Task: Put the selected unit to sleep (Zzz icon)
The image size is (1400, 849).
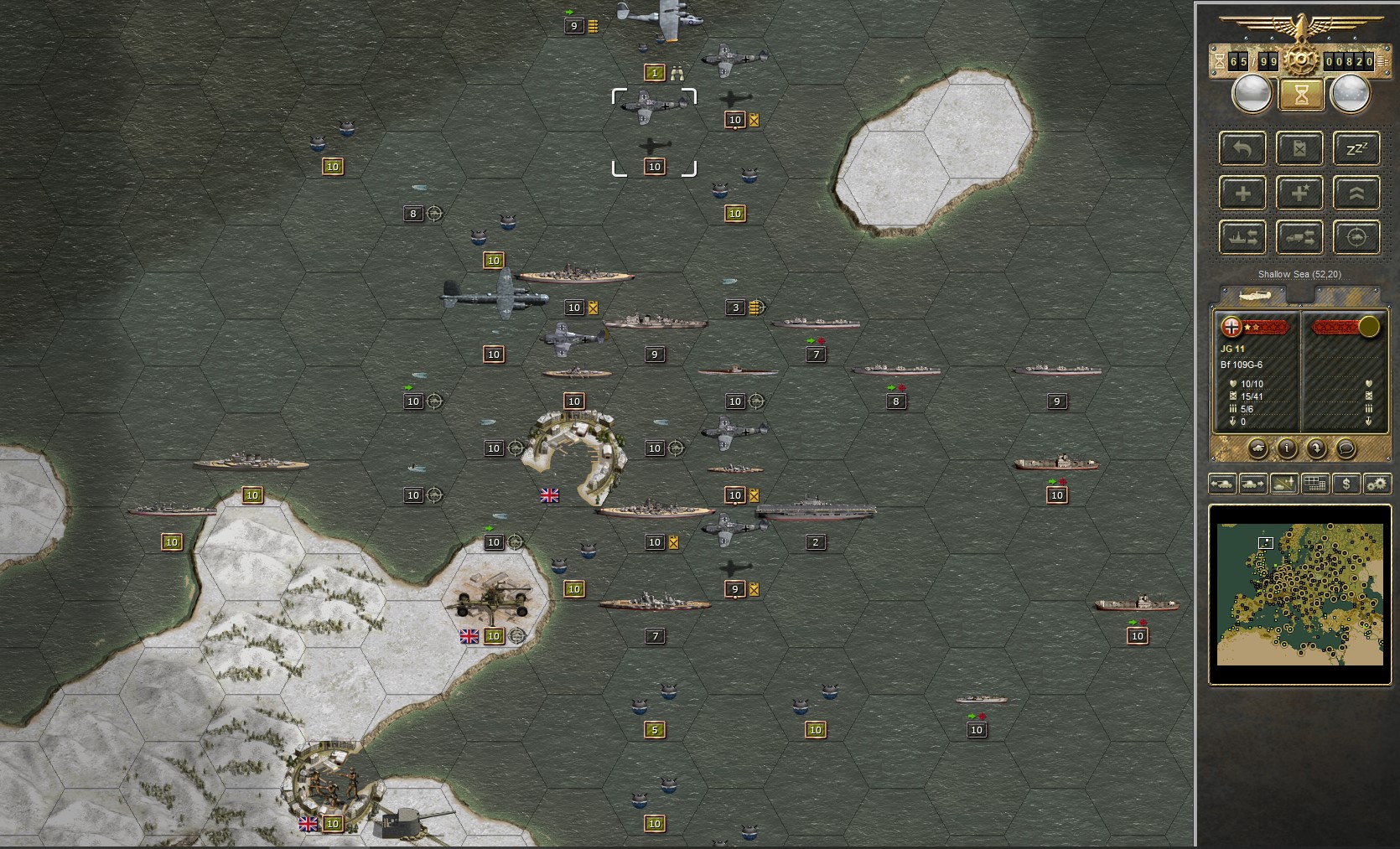Action: point(1356,148)
